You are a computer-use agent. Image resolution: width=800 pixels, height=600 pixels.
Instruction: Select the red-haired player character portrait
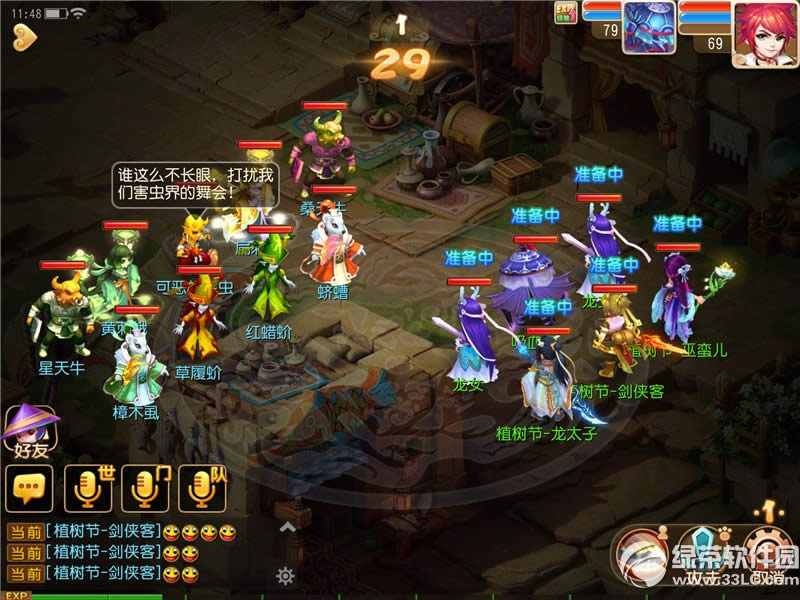[x=764, y=32]
